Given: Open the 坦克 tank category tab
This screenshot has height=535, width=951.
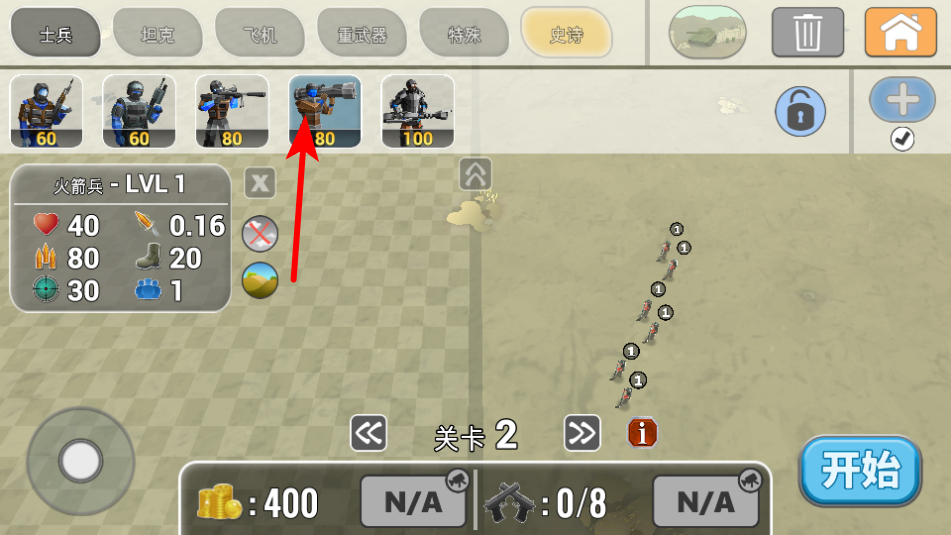Looking at the screenshot, I should [x=157, y=35].
